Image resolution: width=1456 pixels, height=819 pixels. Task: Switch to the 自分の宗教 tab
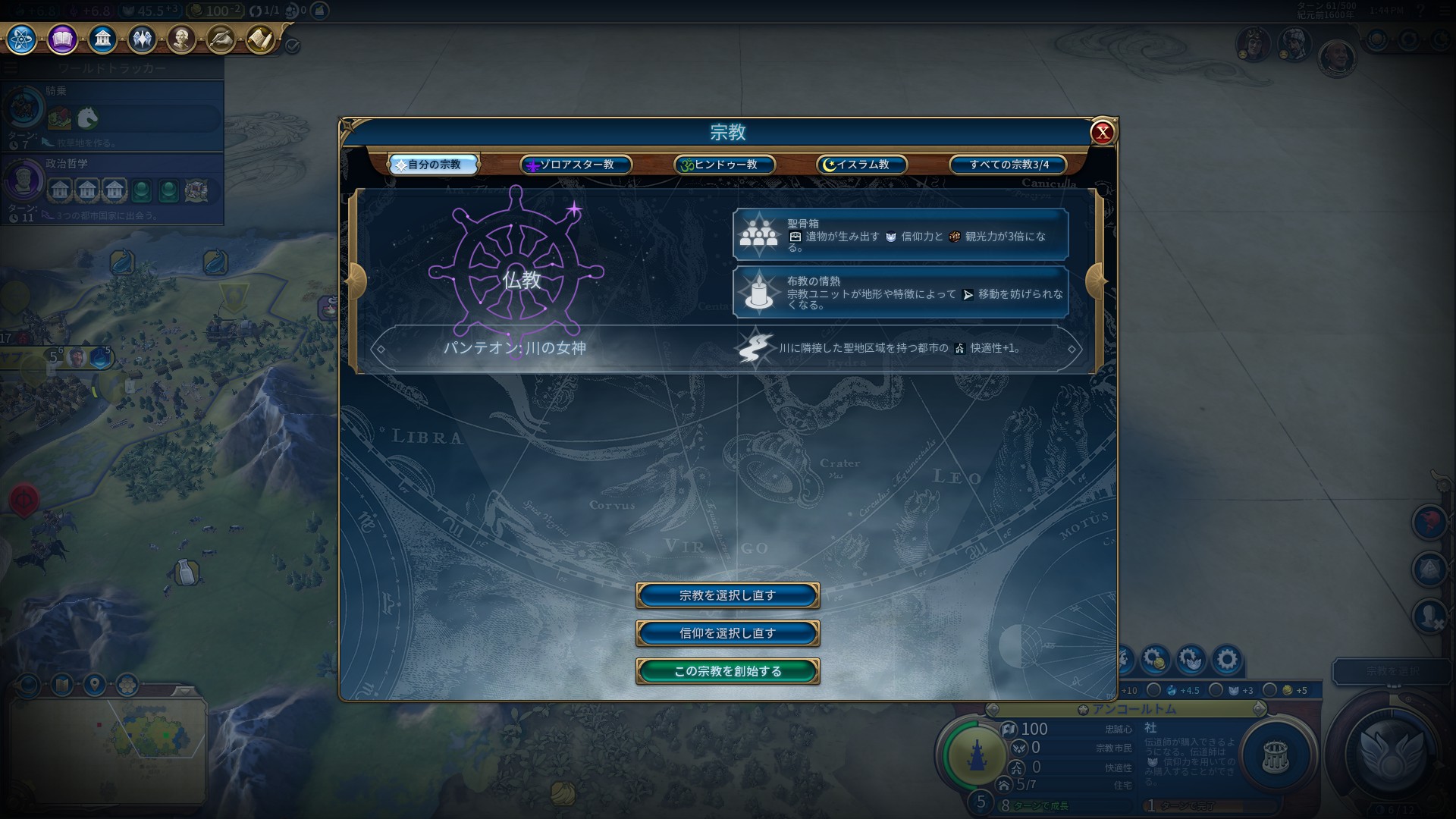pos(434,165)
